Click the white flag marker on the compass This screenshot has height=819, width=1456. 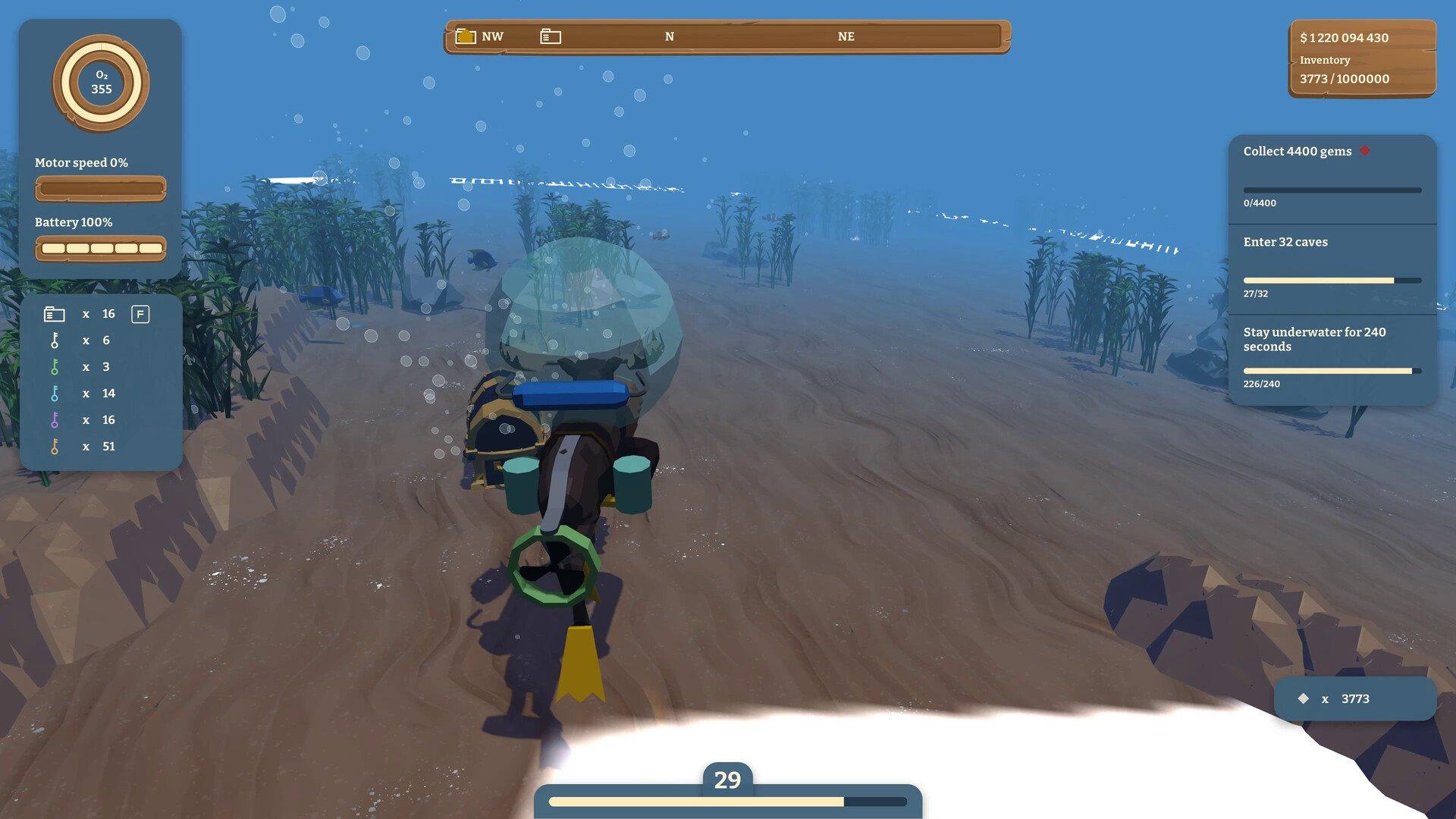point(551,36)
